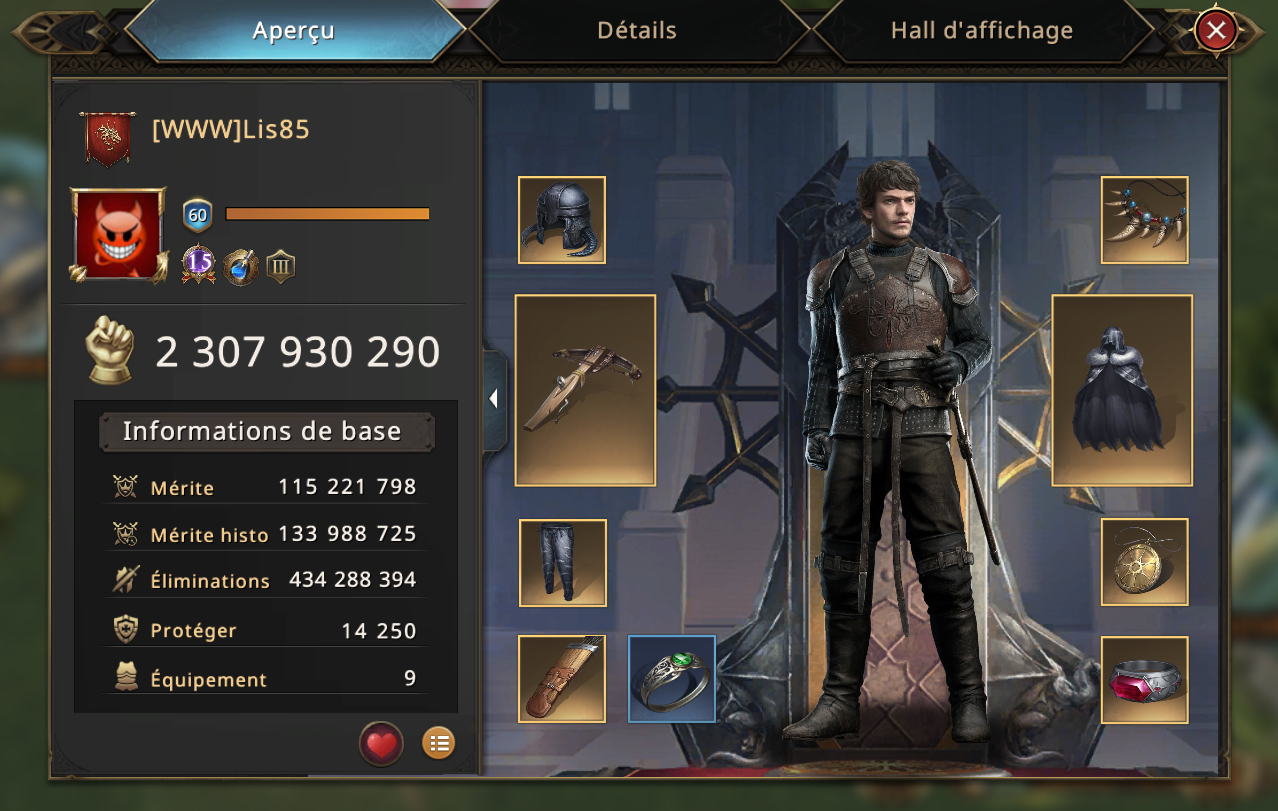Tap the red heart like button
Screen dimensions: 1278x811
click(x=381, y=743)
